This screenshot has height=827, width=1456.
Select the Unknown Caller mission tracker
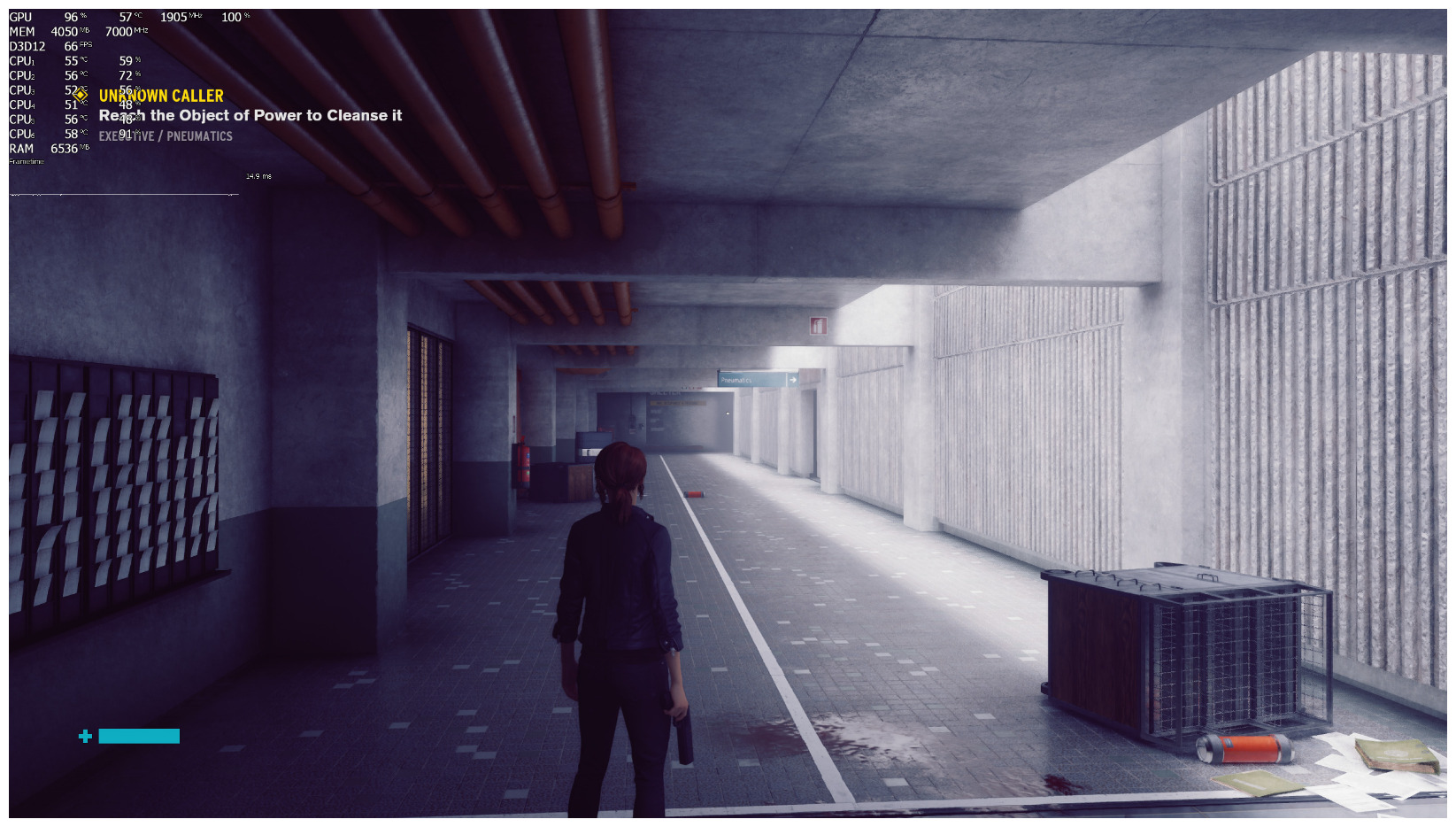[161, 96]
